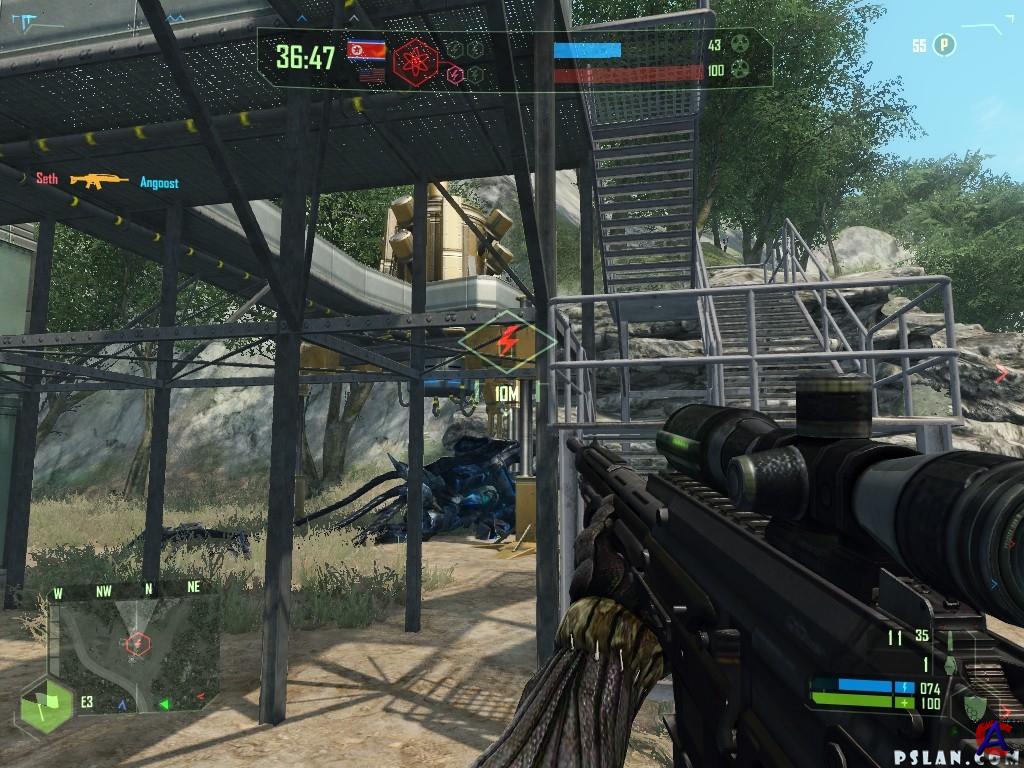Select the red atom hexagon icon
The width and height of the screenshot is (1024, 768).
[x=413, y=62]
